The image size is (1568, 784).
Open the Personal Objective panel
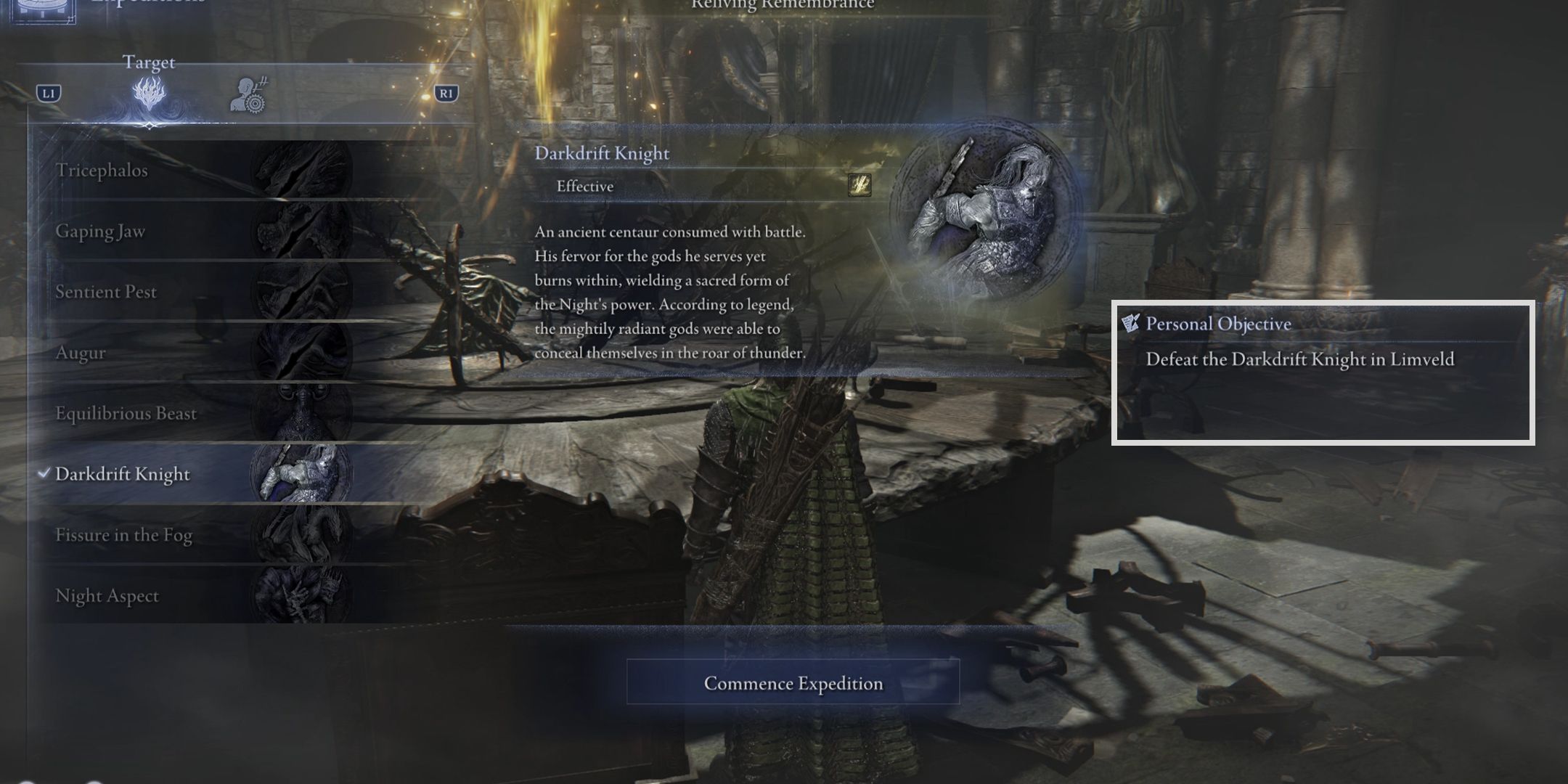click(x=1322, y=372)
